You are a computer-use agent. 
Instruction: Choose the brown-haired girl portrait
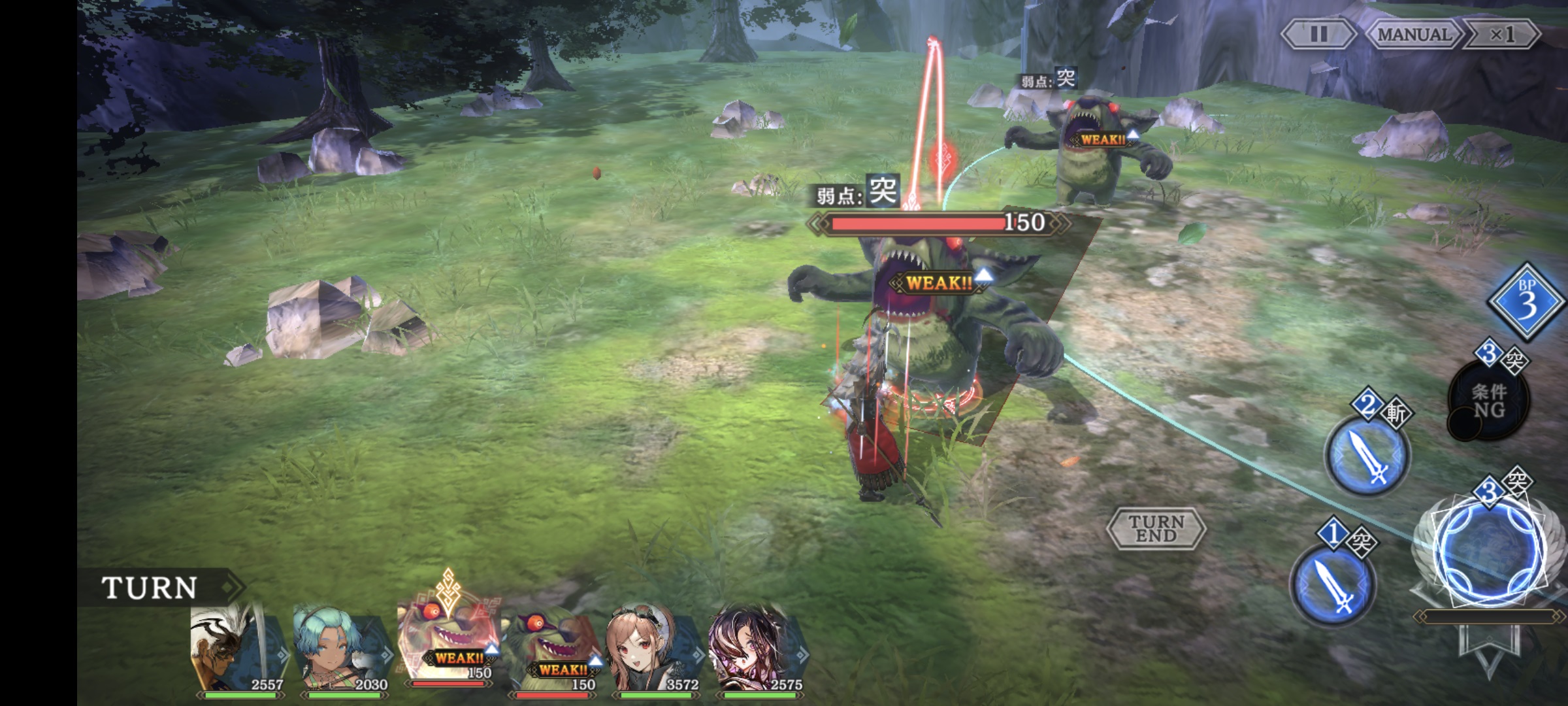[x=651, y=651]
